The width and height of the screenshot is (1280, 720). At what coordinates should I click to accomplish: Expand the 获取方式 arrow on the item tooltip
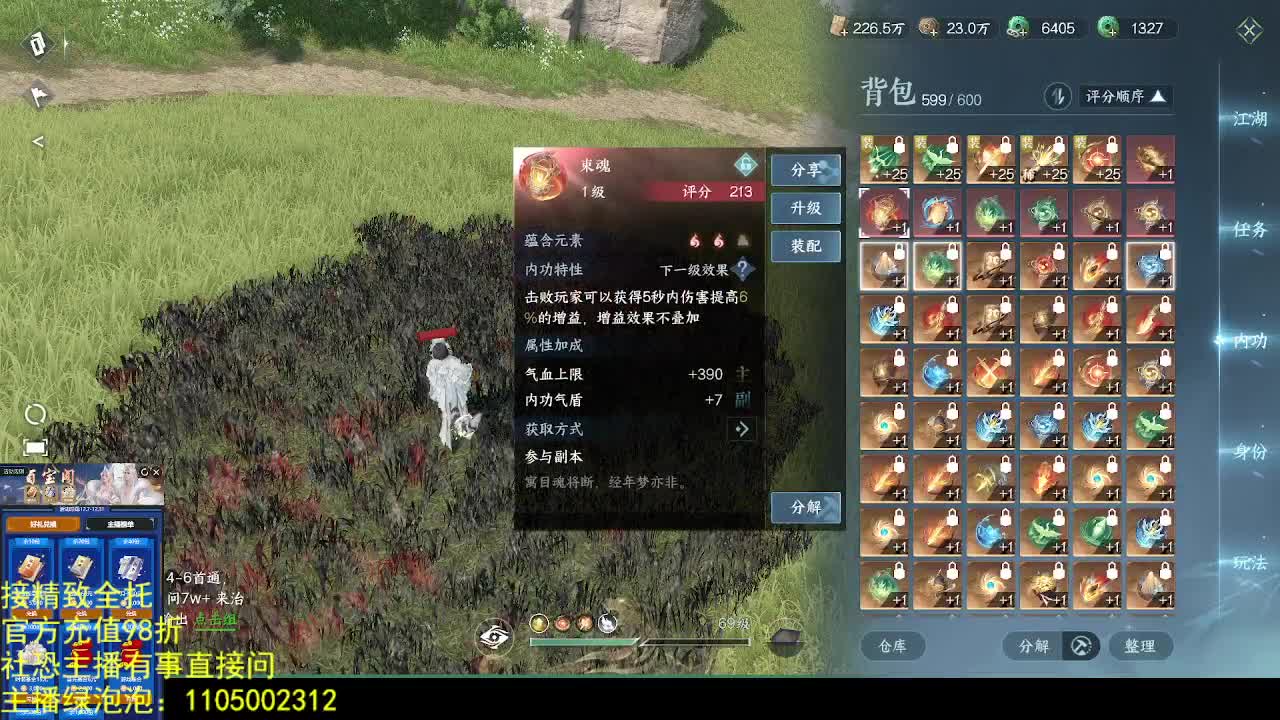pyautogui.click(x=741, y=429)
